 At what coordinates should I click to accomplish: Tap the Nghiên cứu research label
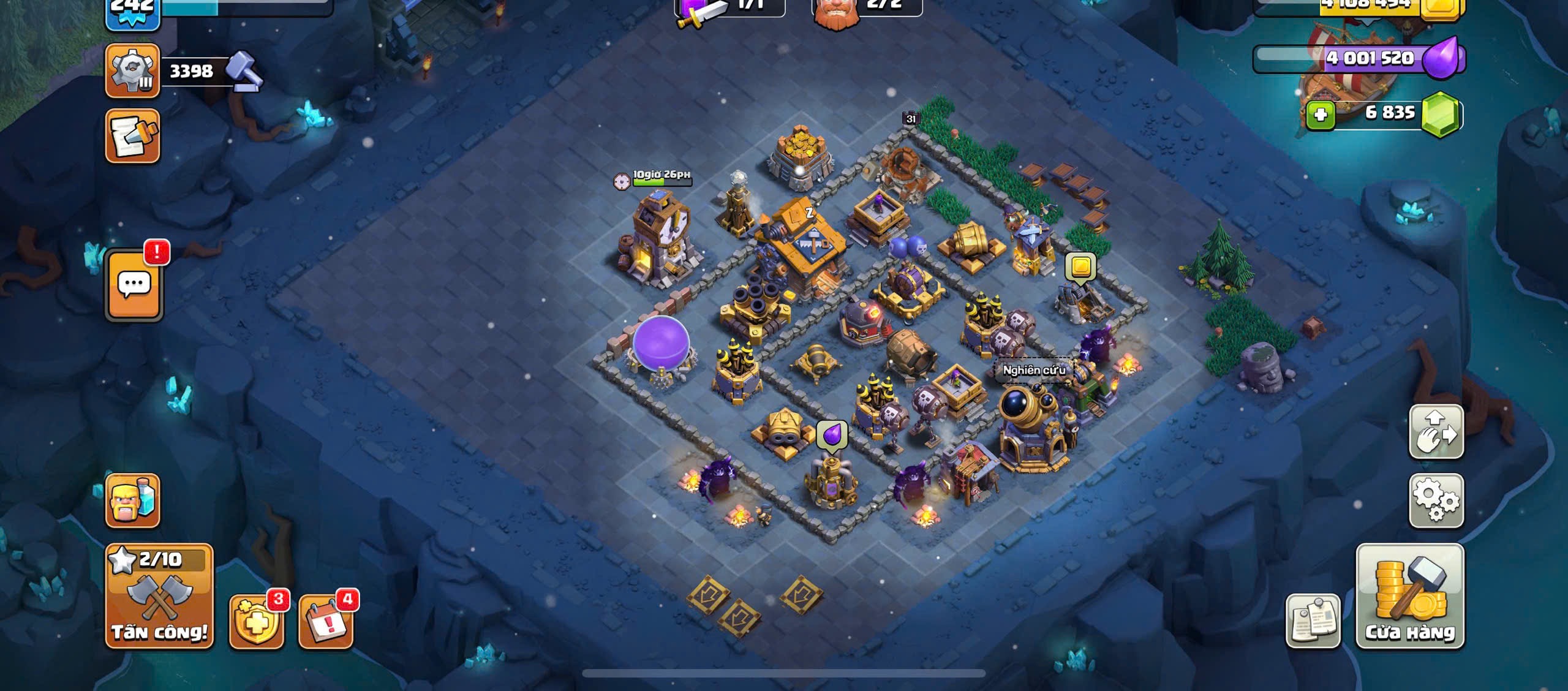click(x=1033, y=370)
